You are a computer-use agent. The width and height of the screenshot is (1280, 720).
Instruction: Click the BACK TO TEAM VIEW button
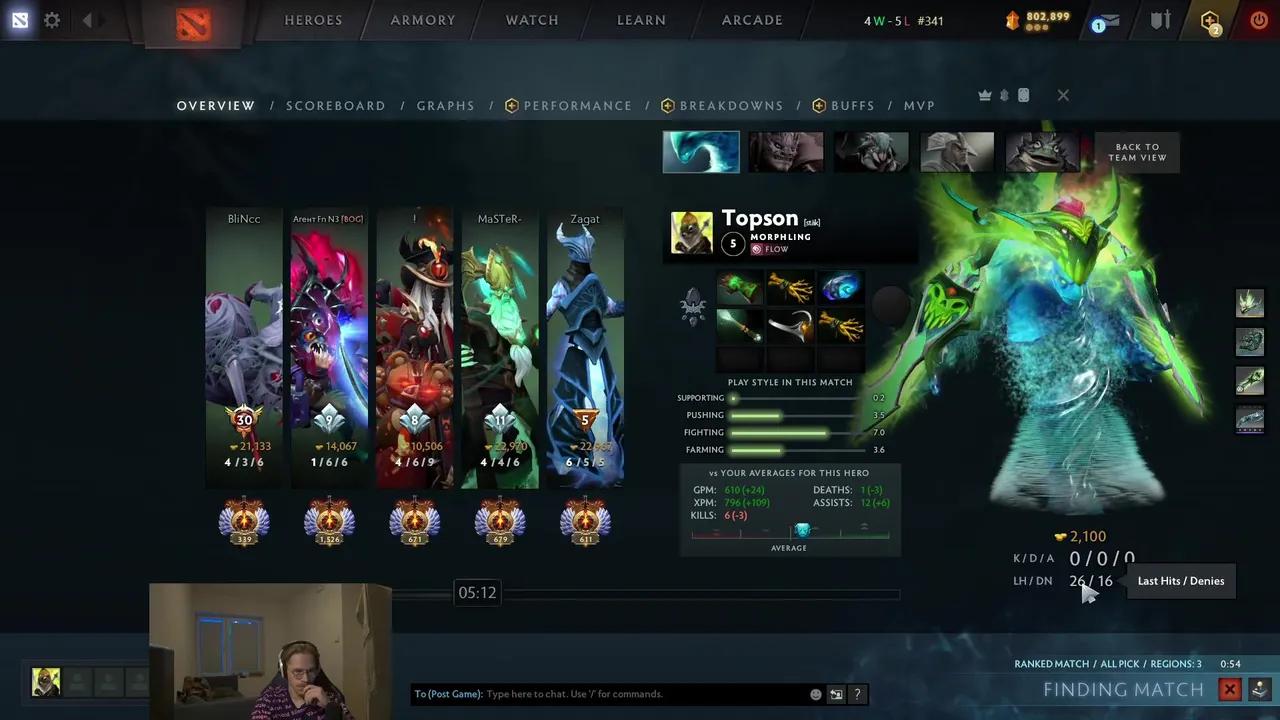(x=1137, y=152)
